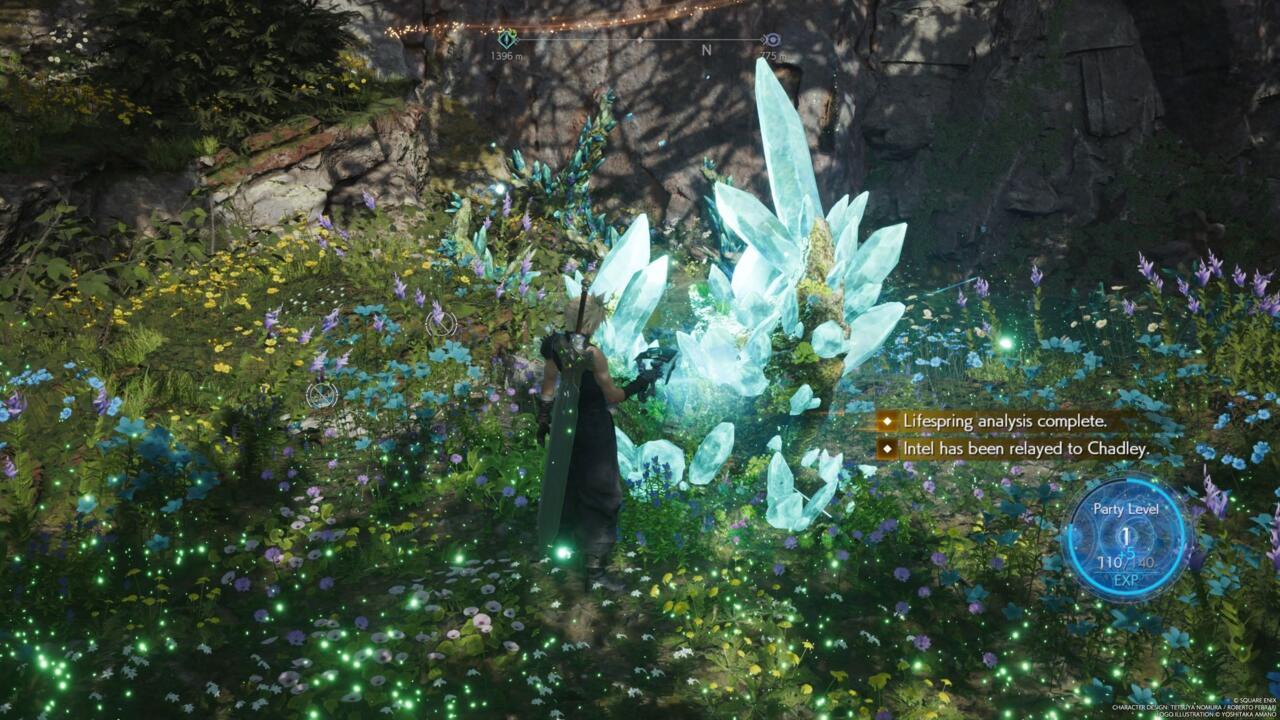1280x720 pixels.
Task: Click the right chevron of the 1396 m marker
Action: pyautogui.click(x=518, y=40)
